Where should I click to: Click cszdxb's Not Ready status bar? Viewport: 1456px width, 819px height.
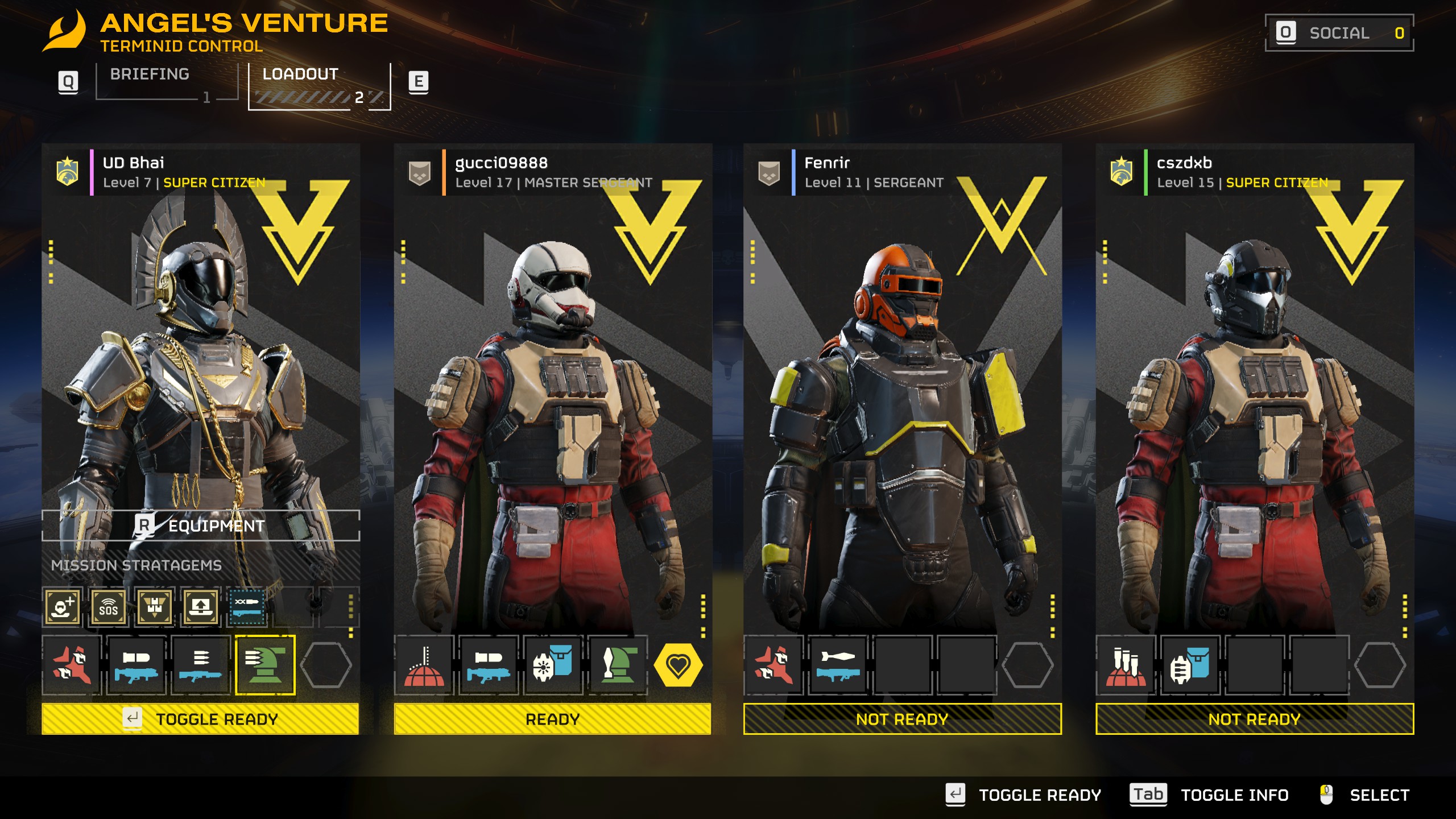pyautogui.click(x=1255, y=719)
